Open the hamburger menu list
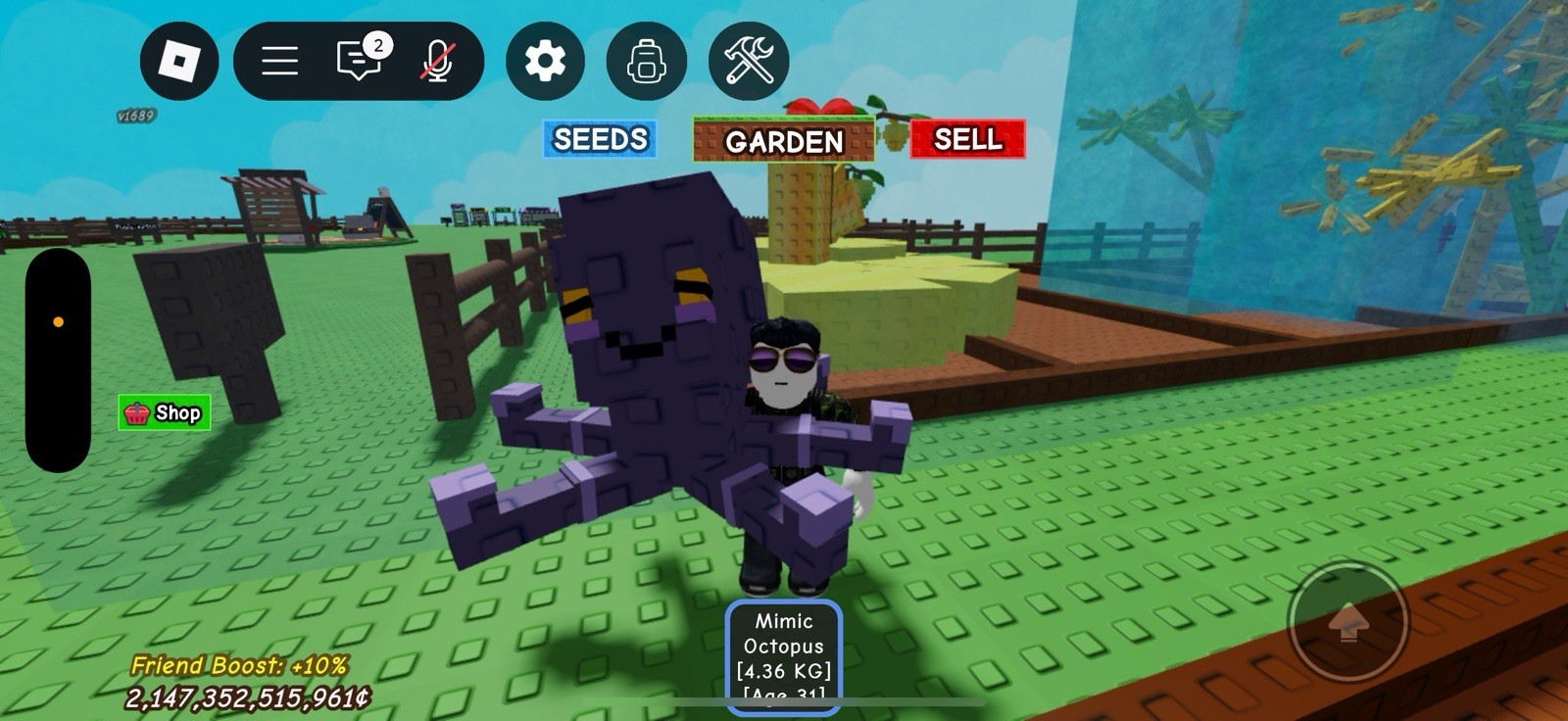Image resolution: width=1568 pixels, height=721 pixels. 279,61
